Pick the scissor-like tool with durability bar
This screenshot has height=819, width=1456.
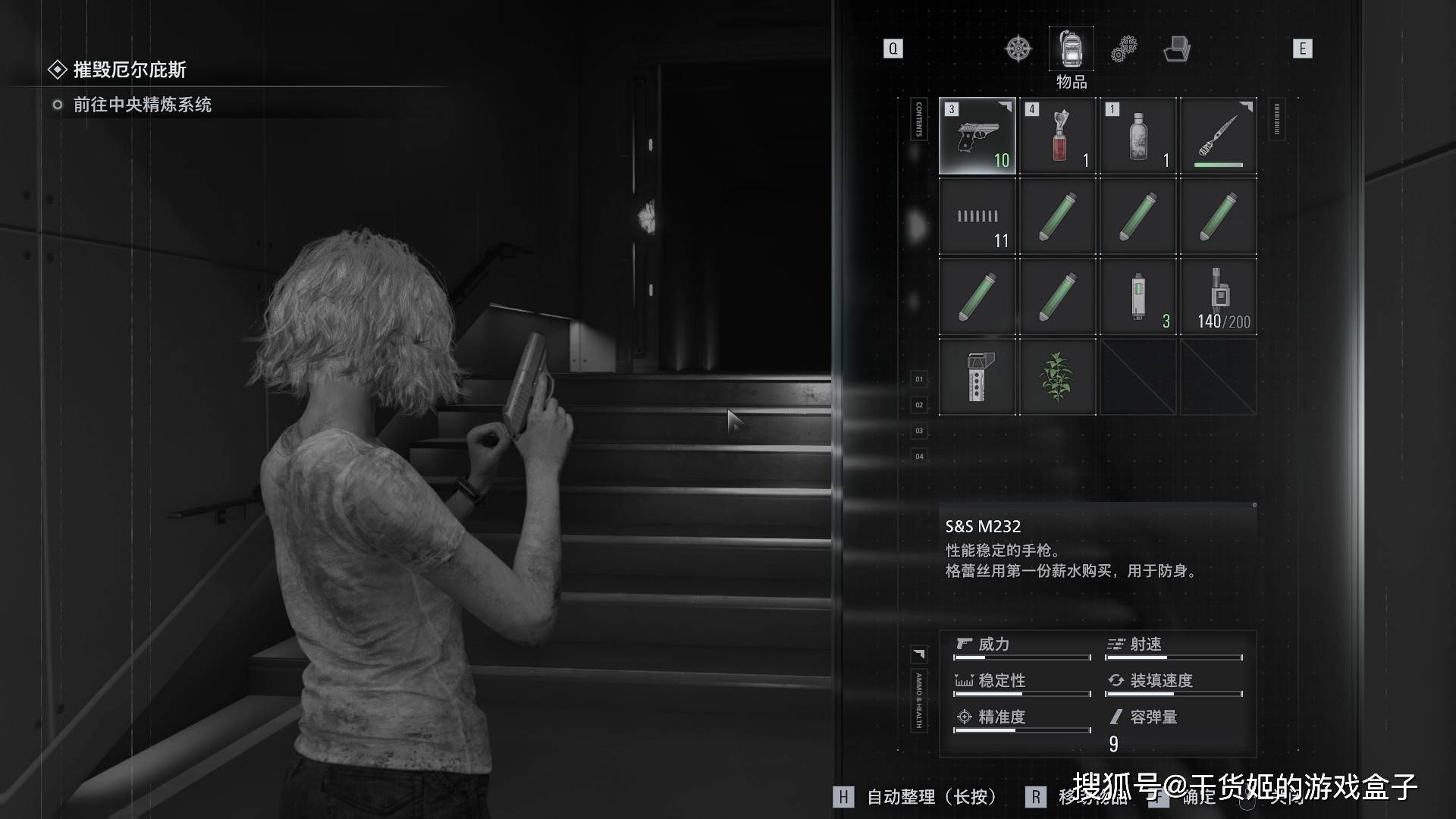[x=1219, y=136]
